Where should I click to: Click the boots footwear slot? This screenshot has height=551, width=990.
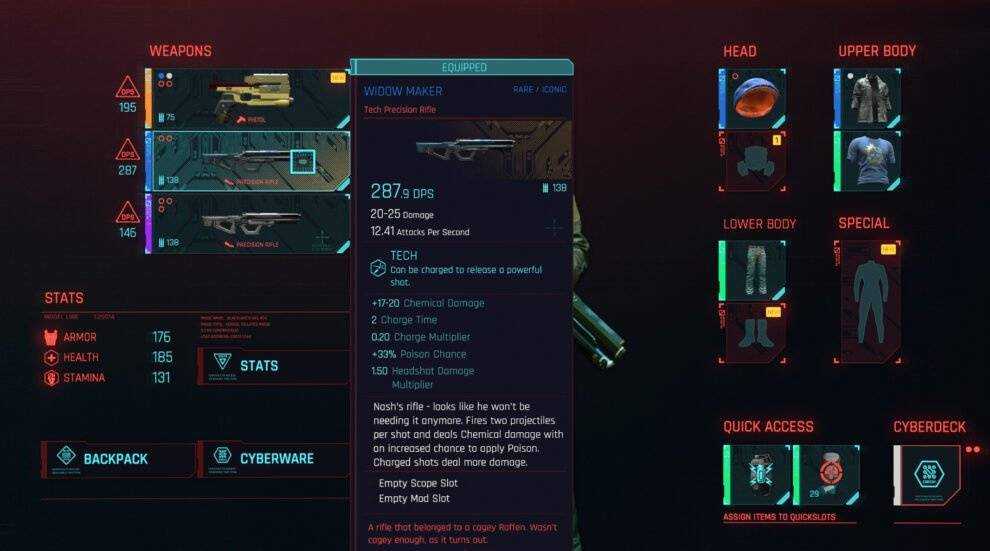(752, 333)
